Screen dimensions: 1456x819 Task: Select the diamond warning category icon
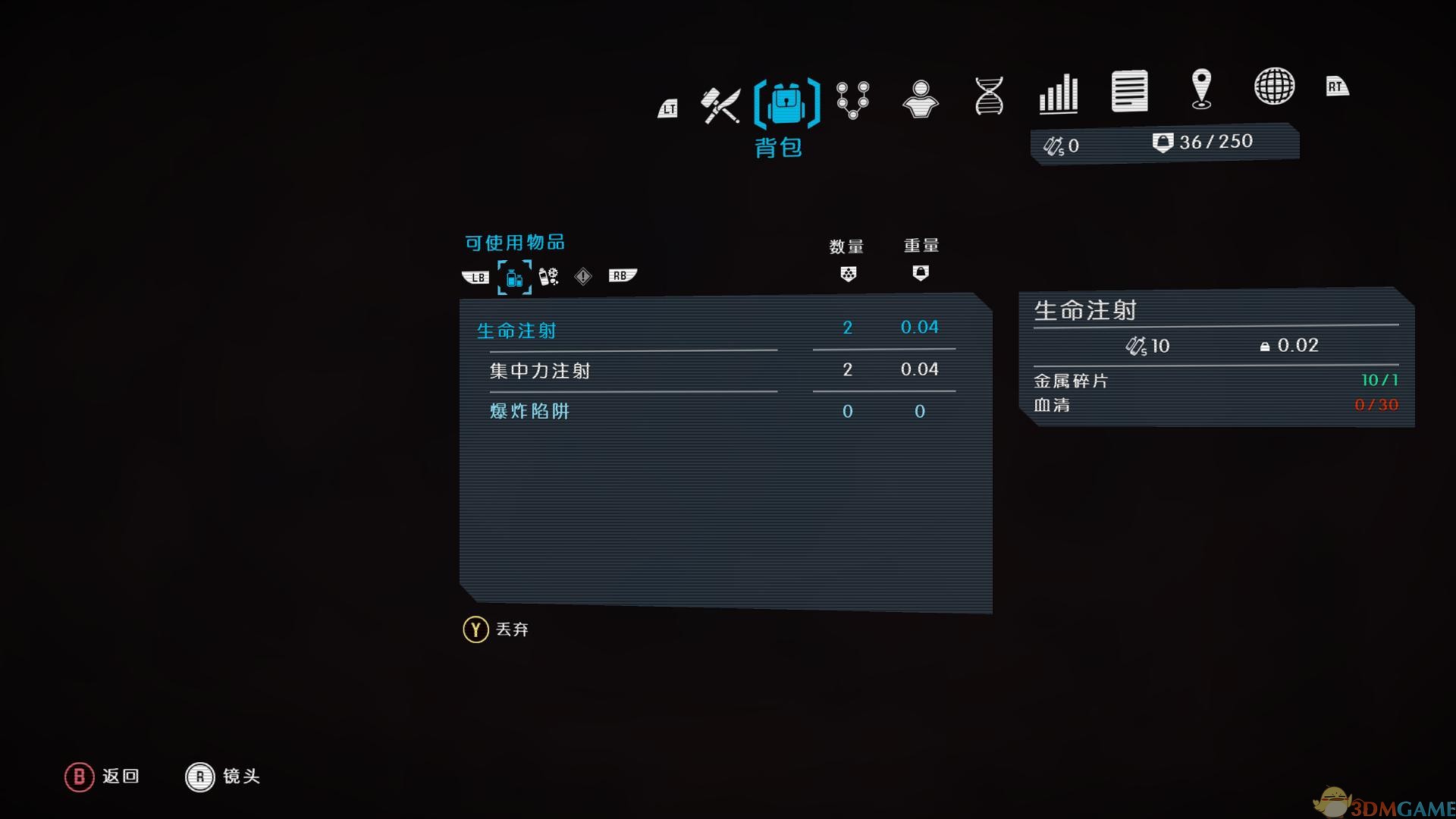pos(582,277)
